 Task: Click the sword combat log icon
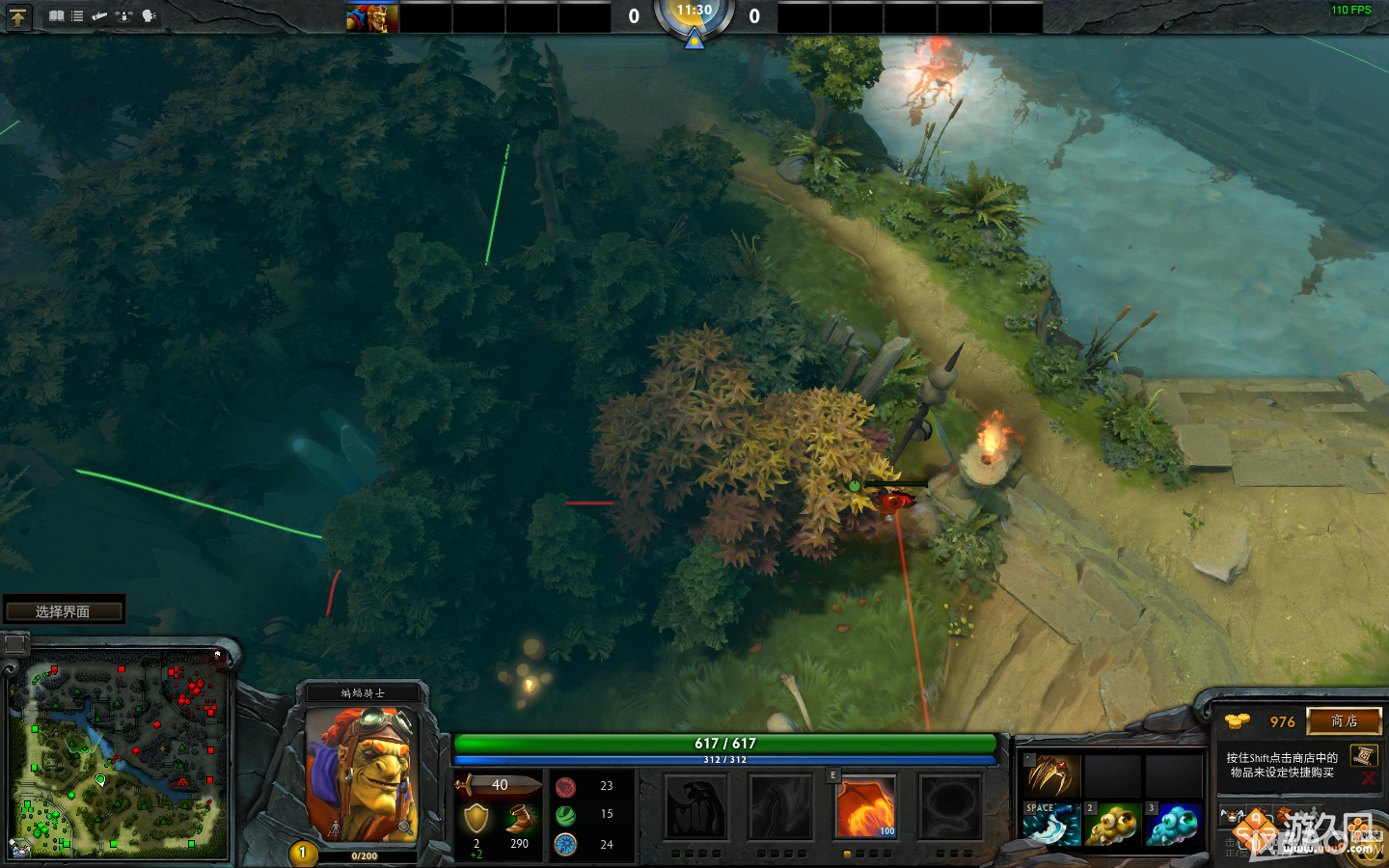pyautogui.click(x=99, y=16)
